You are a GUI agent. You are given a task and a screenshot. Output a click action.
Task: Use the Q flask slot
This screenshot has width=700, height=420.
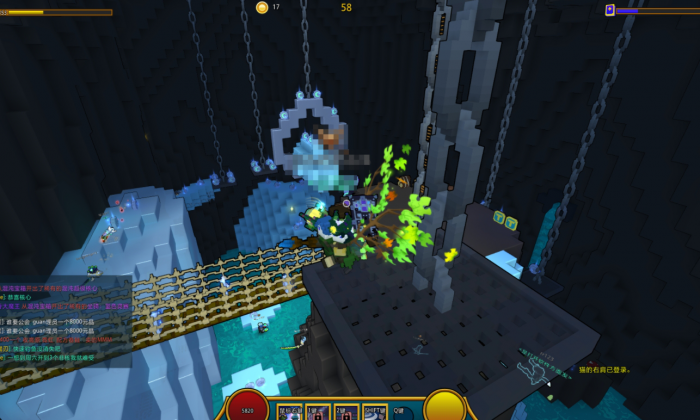point(402,412)
